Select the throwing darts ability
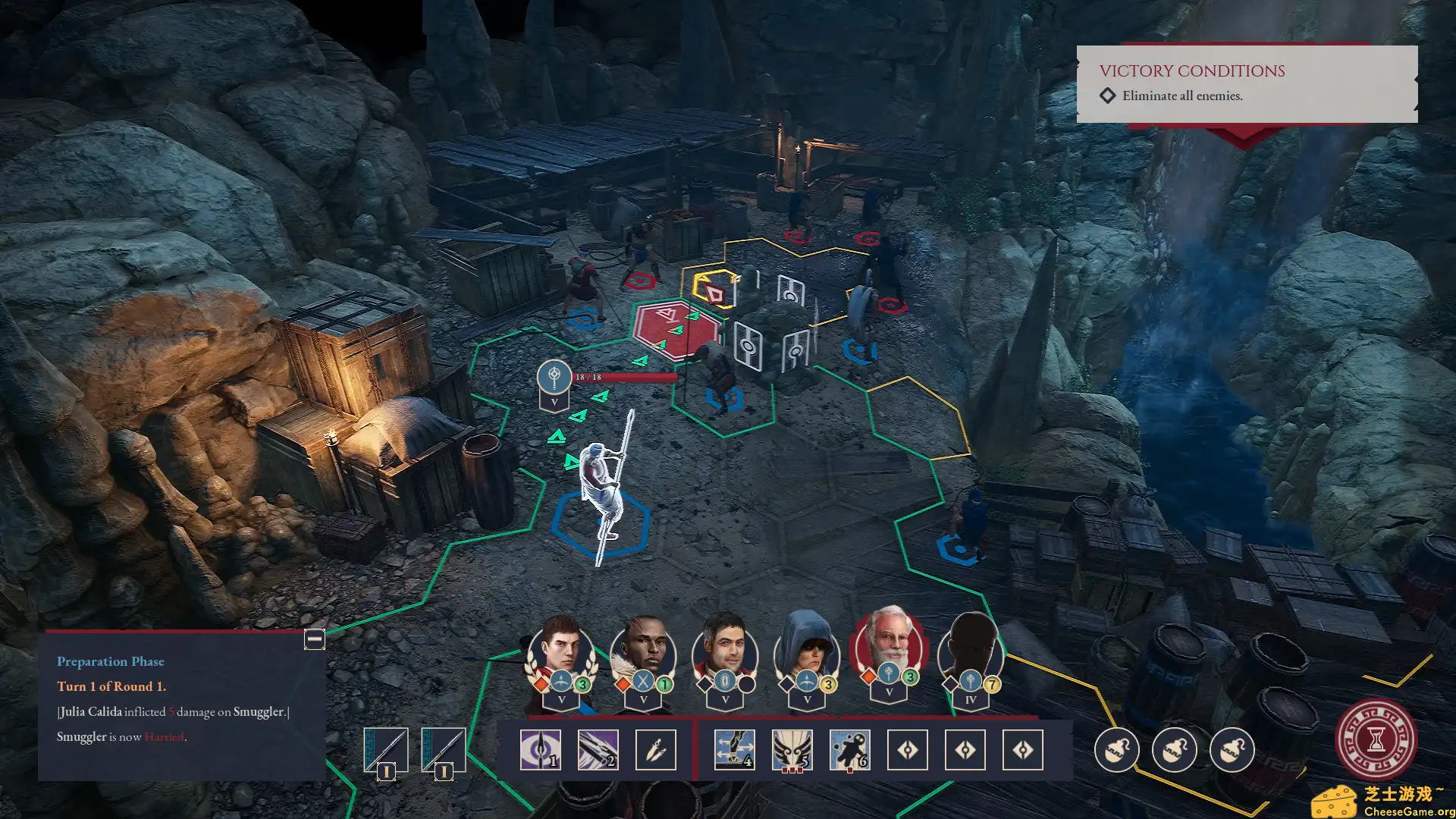1456x819 pixels. 655,750
